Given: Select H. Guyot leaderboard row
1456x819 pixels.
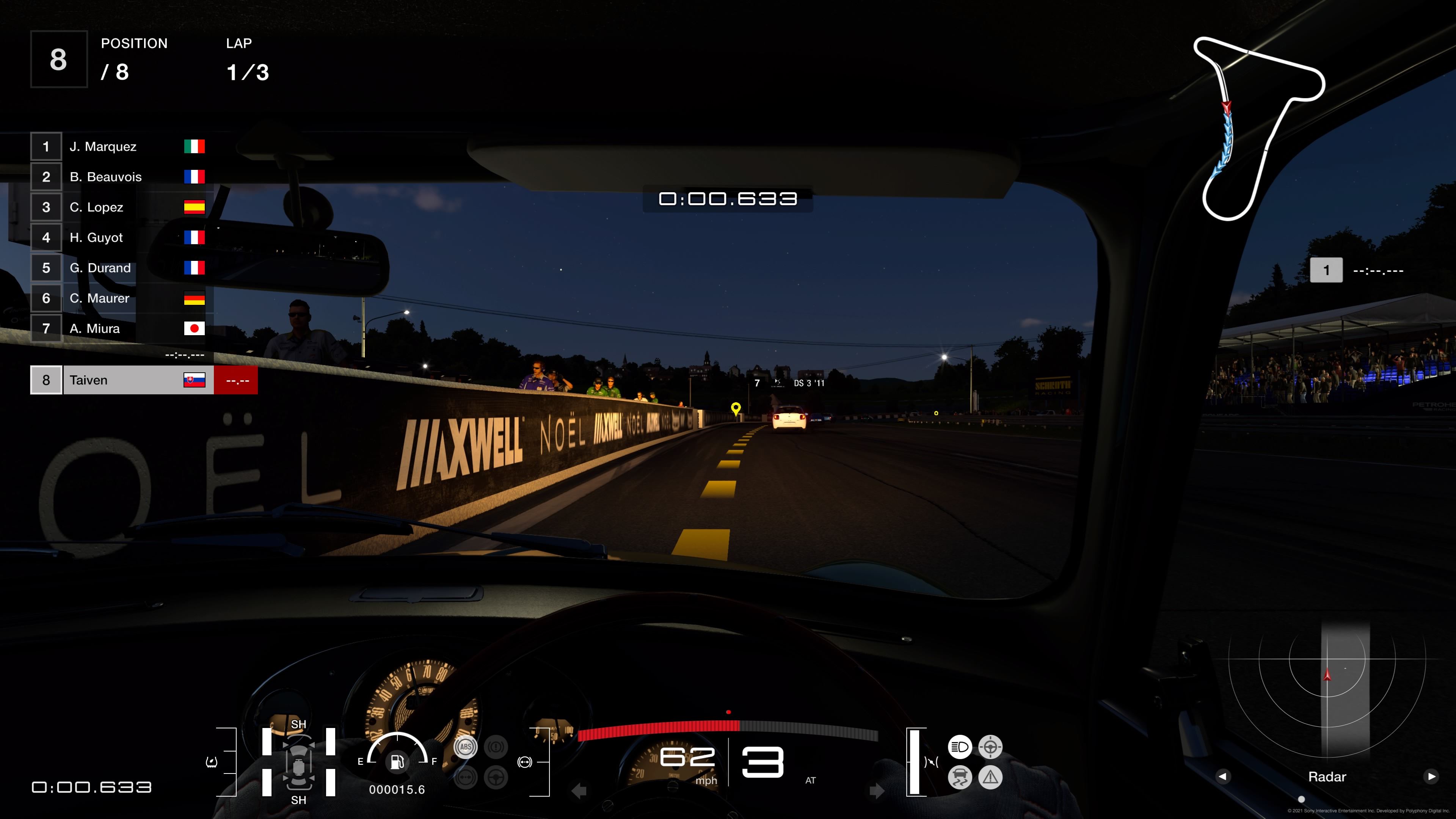Looking at the screenshot, I should pos(118,237).
